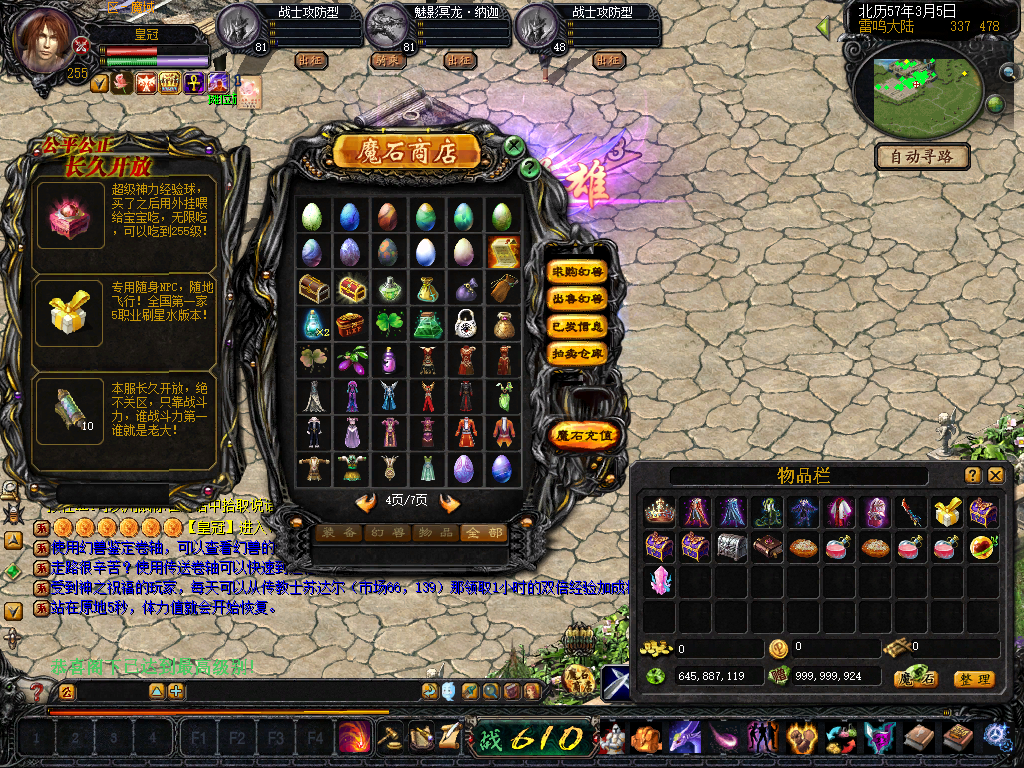The height and width of the screenshot is (768, 1024).
Task: Switch to the 装备 shop tab
Action: pos(337,533)
